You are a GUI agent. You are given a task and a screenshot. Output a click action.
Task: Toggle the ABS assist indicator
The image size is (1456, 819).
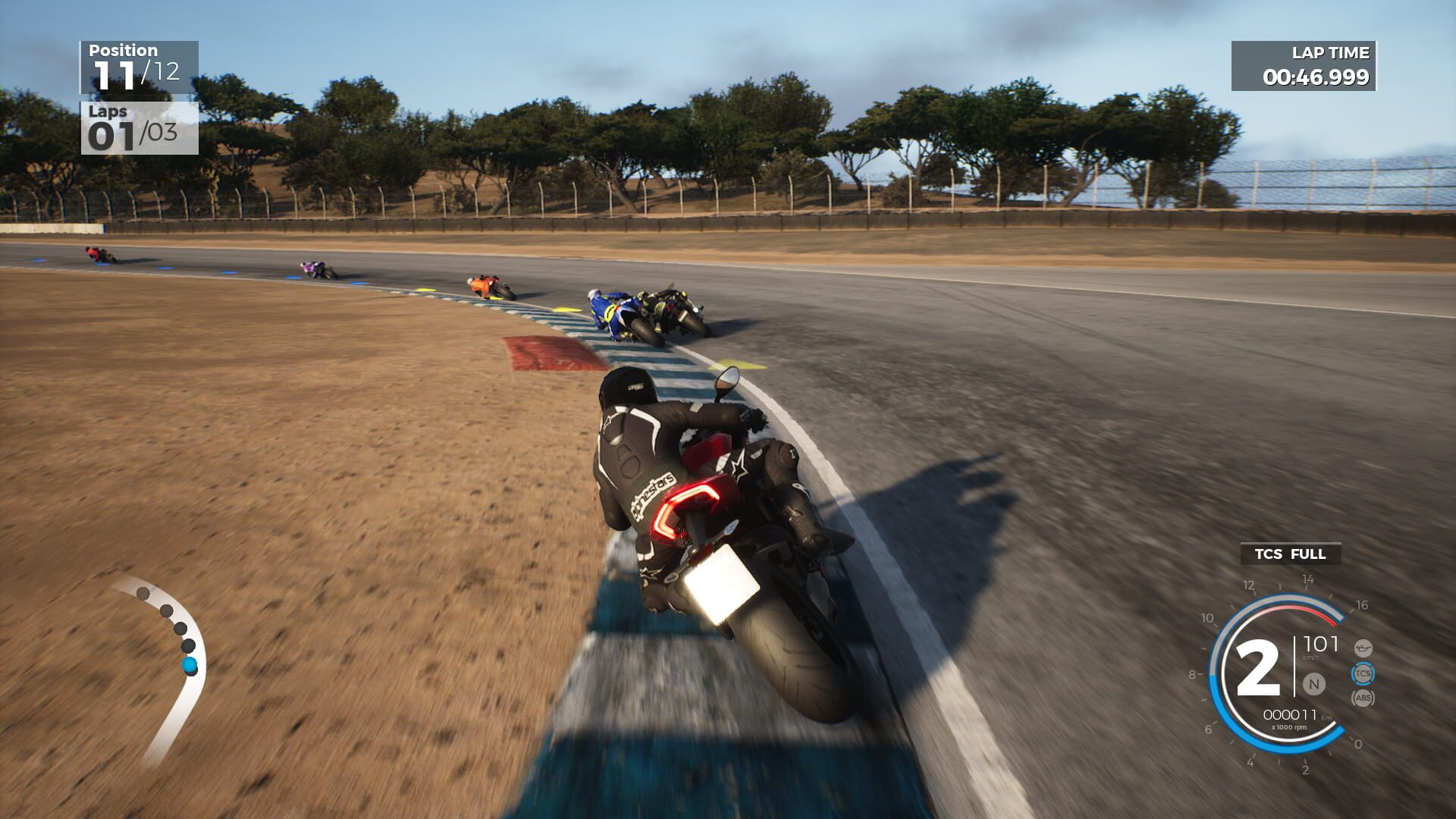pyautogui.click(x=1363, y=697)
